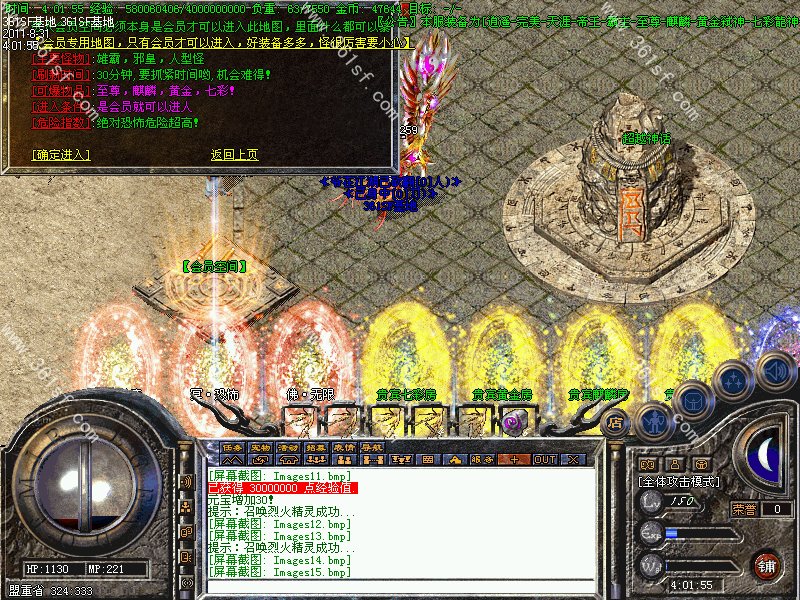Click the X button on the chat toolbar
This screenshot has width=800, height=600.
573,460
